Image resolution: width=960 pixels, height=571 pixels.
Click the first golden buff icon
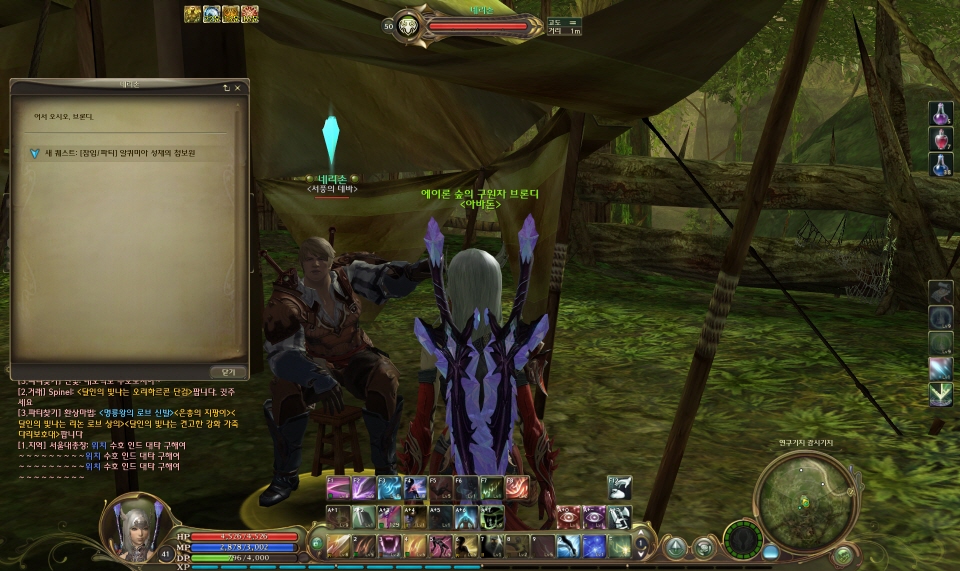(193, 14)
